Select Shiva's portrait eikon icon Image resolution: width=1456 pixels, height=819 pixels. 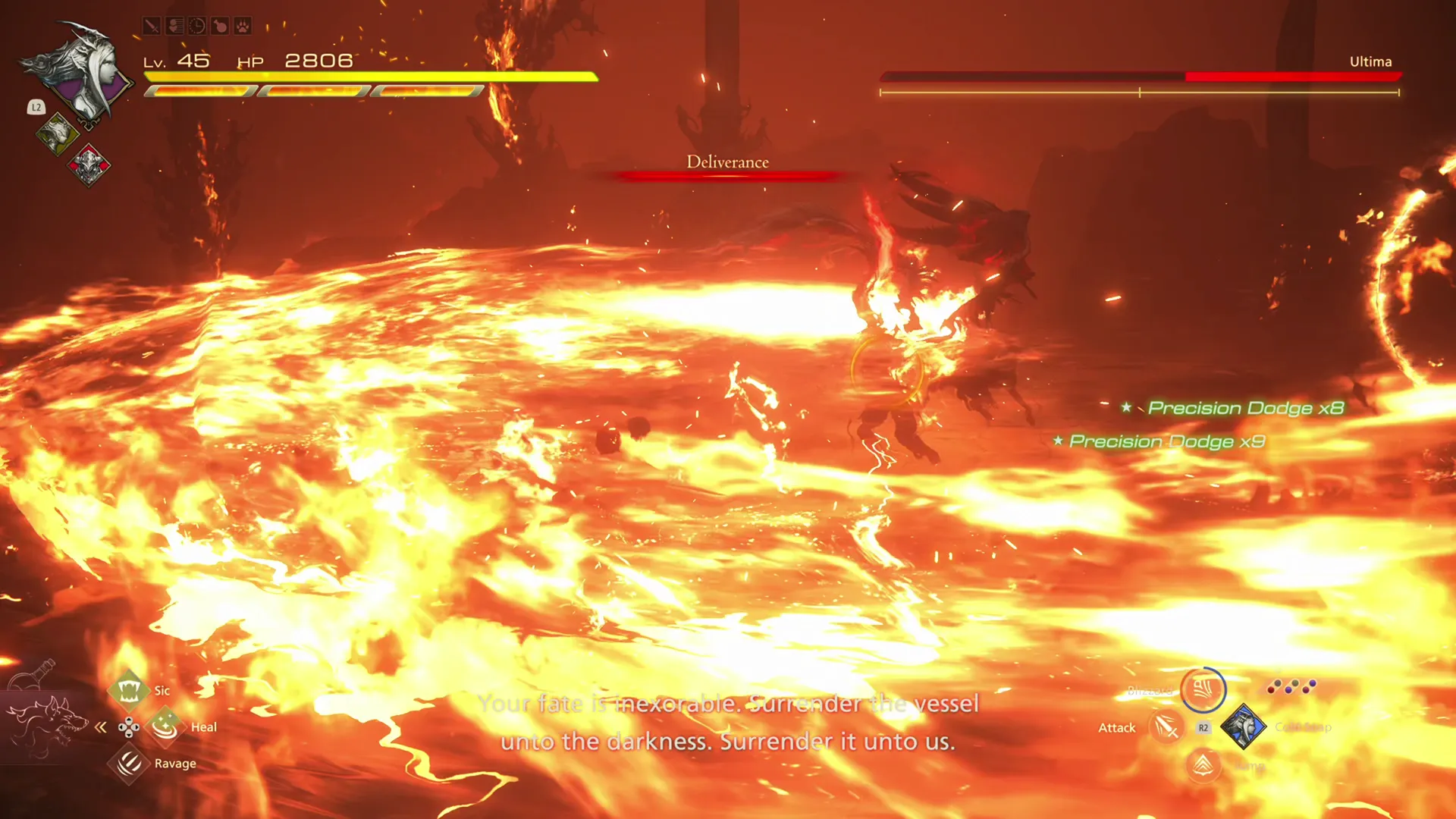tap(1242, 728)
